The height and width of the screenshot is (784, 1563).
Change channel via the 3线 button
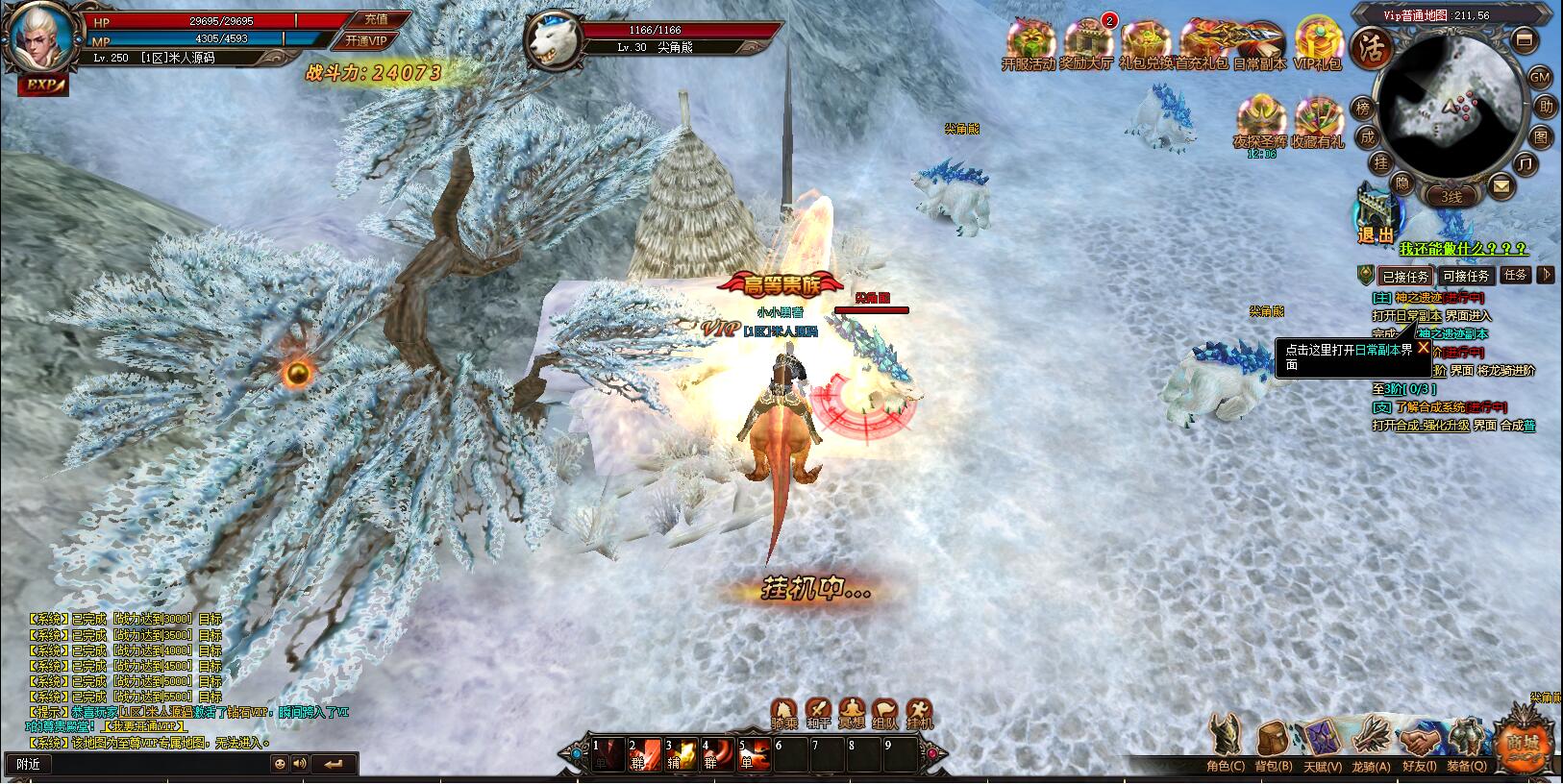(x=1451, y=197)
